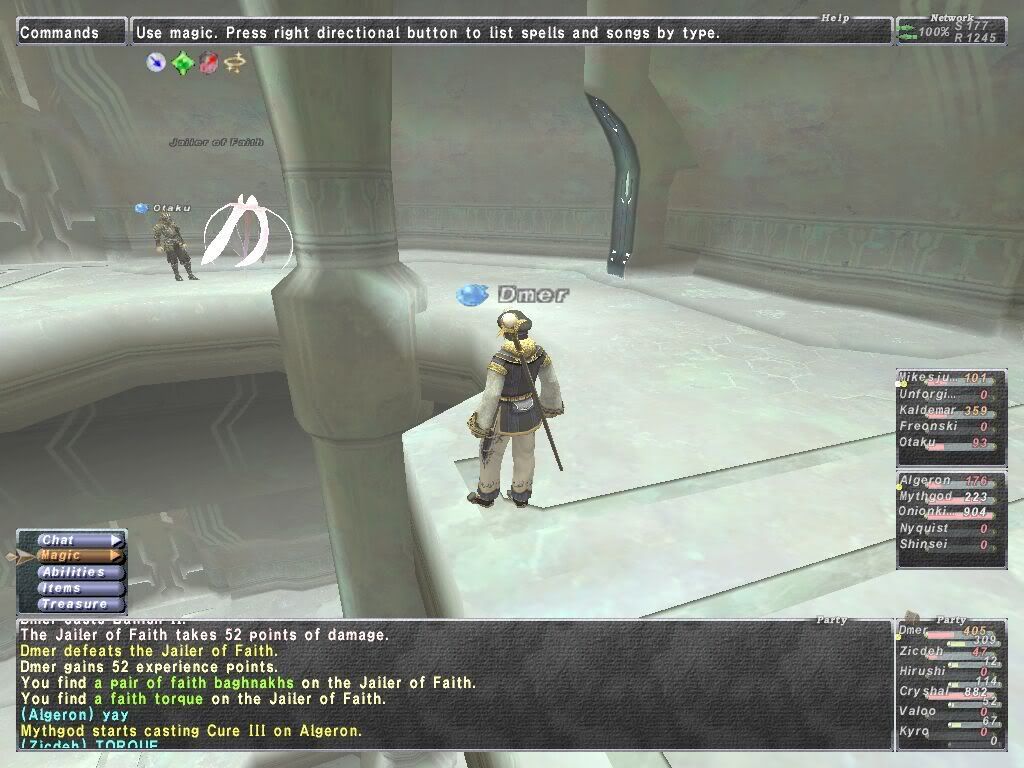Select the red orb status effect icon
1024x768 pixels.
coord(208,63)
